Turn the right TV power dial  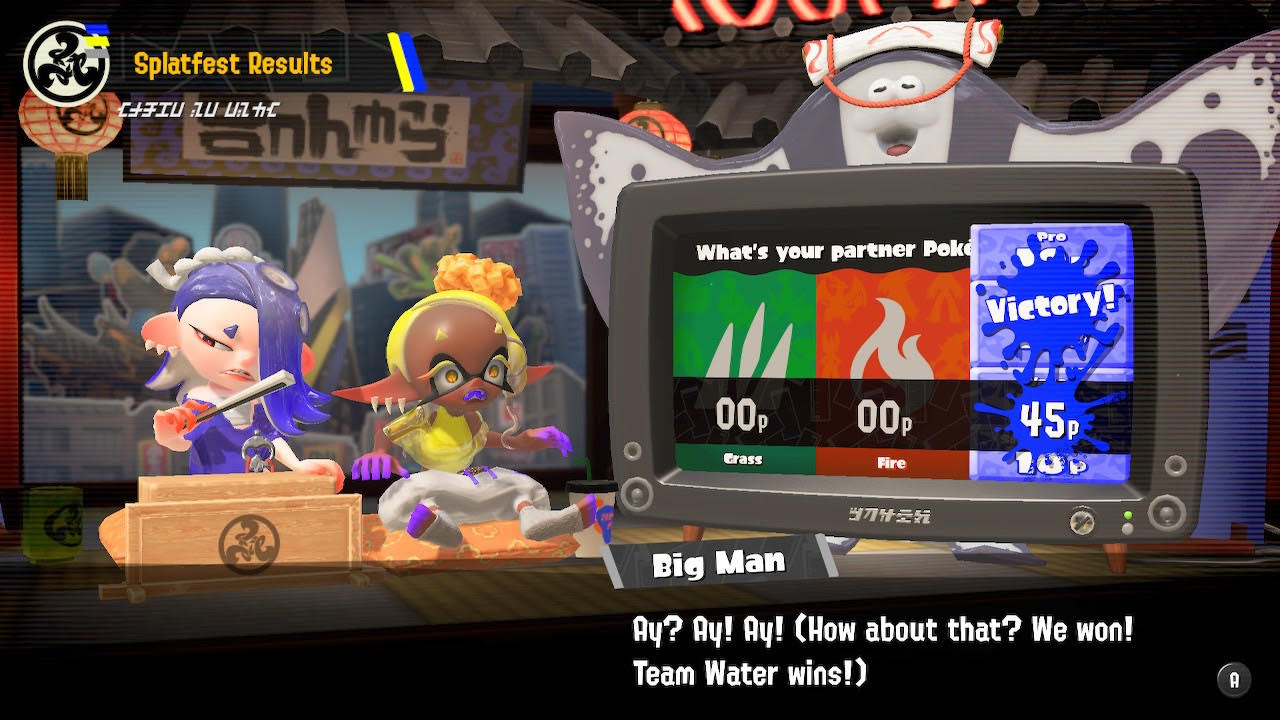point(1165,515)
